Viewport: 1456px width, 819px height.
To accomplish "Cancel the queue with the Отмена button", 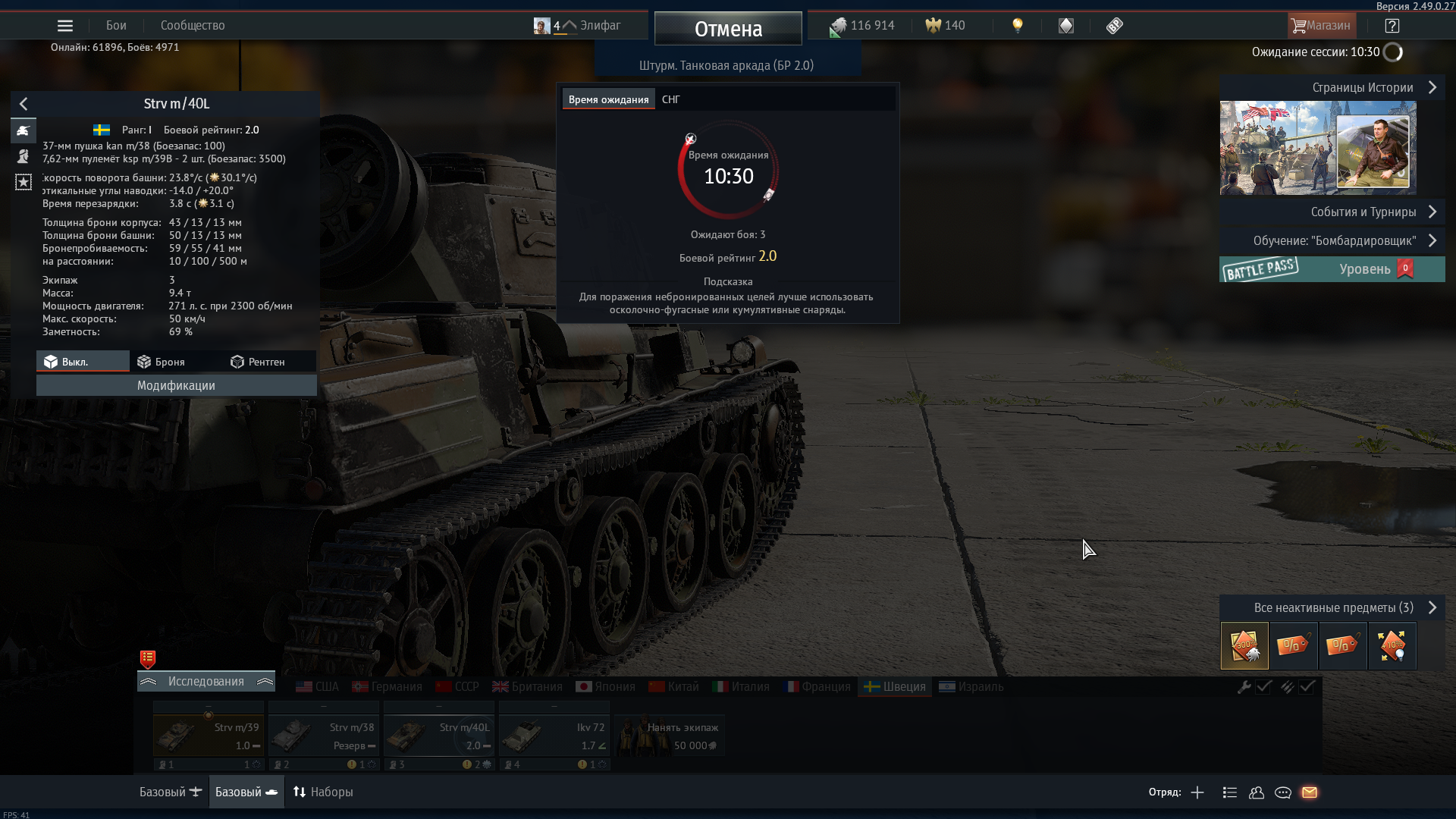I will pos(728,29).
